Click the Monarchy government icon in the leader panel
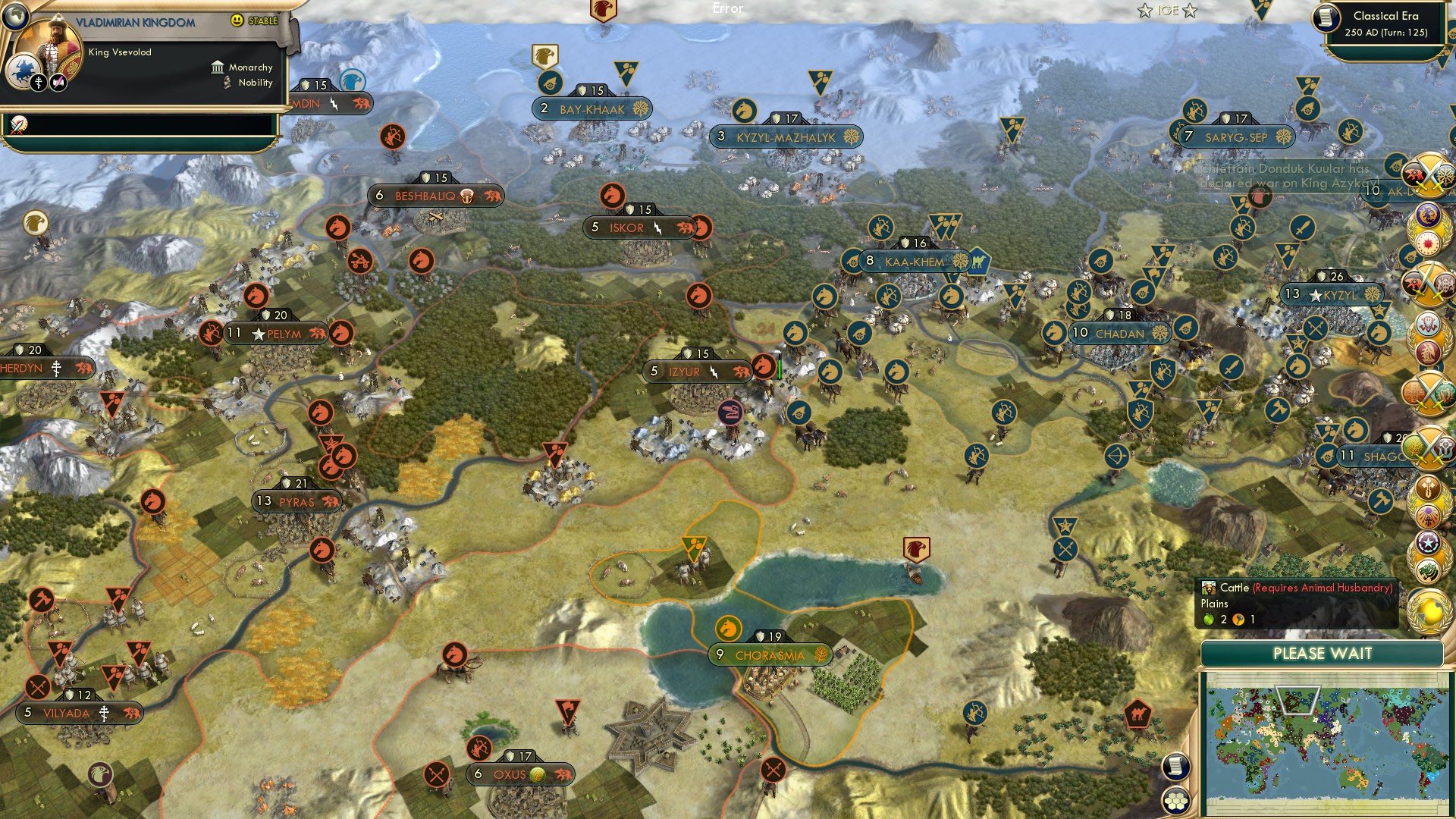This screenshot has width=1456, height=819. [218, 67]
